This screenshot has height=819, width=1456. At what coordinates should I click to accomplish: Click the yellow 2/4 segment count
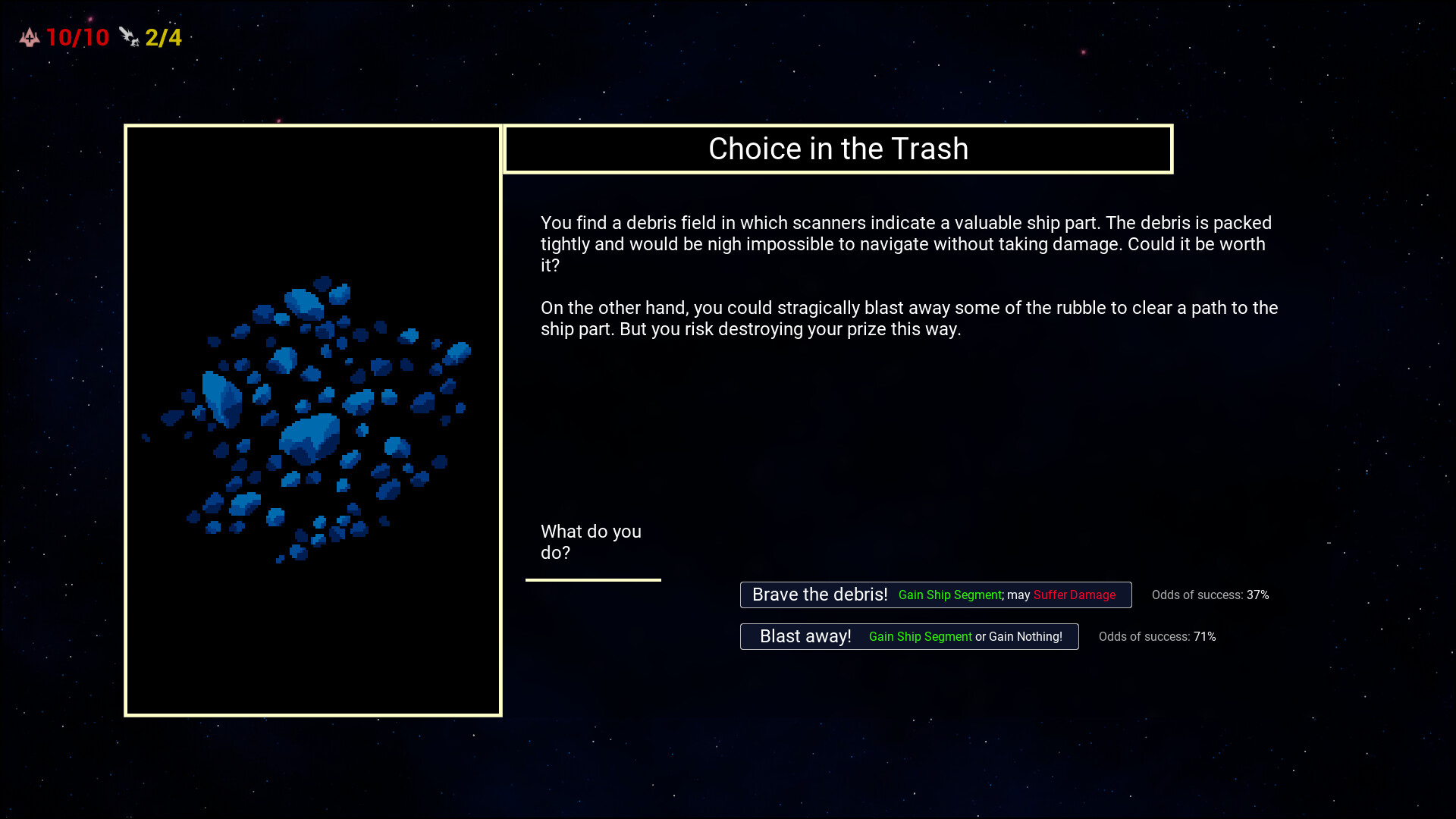click(163, 37)
